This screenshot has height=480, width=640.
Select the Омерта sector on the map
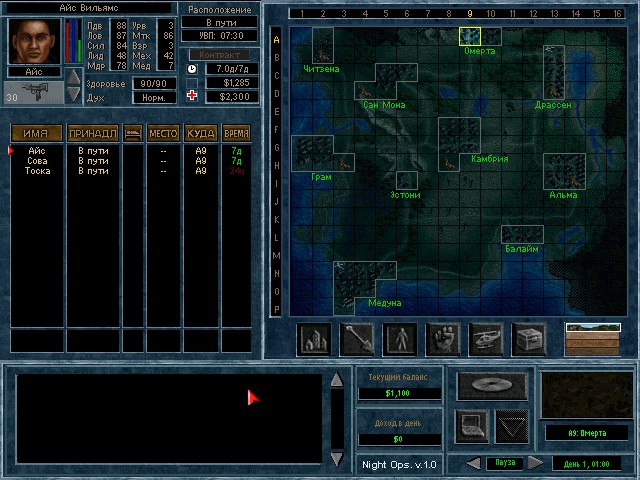point(470,37)
